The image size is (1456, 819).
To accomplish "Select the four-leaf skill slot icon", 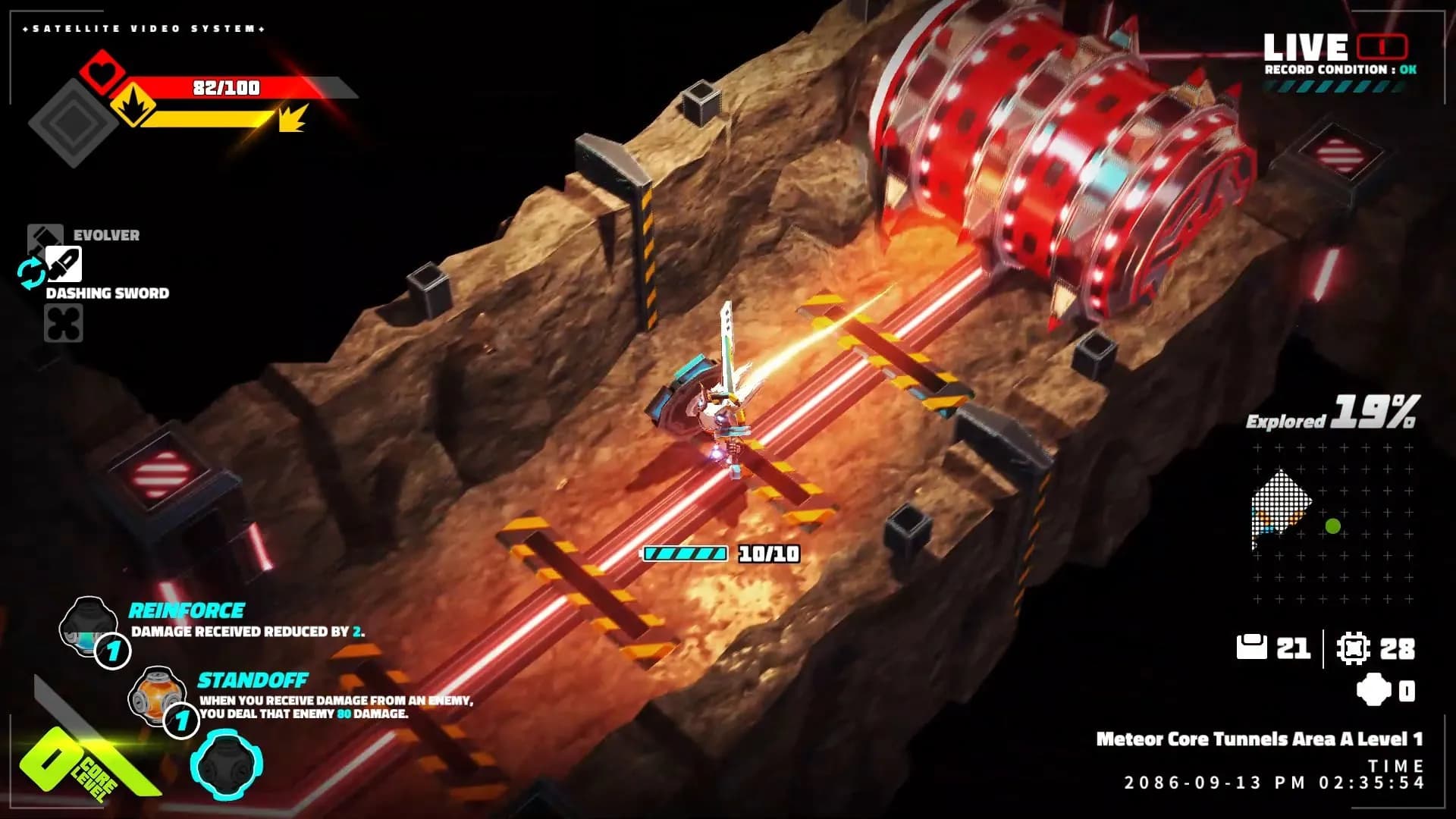I will tap(64, 323).
